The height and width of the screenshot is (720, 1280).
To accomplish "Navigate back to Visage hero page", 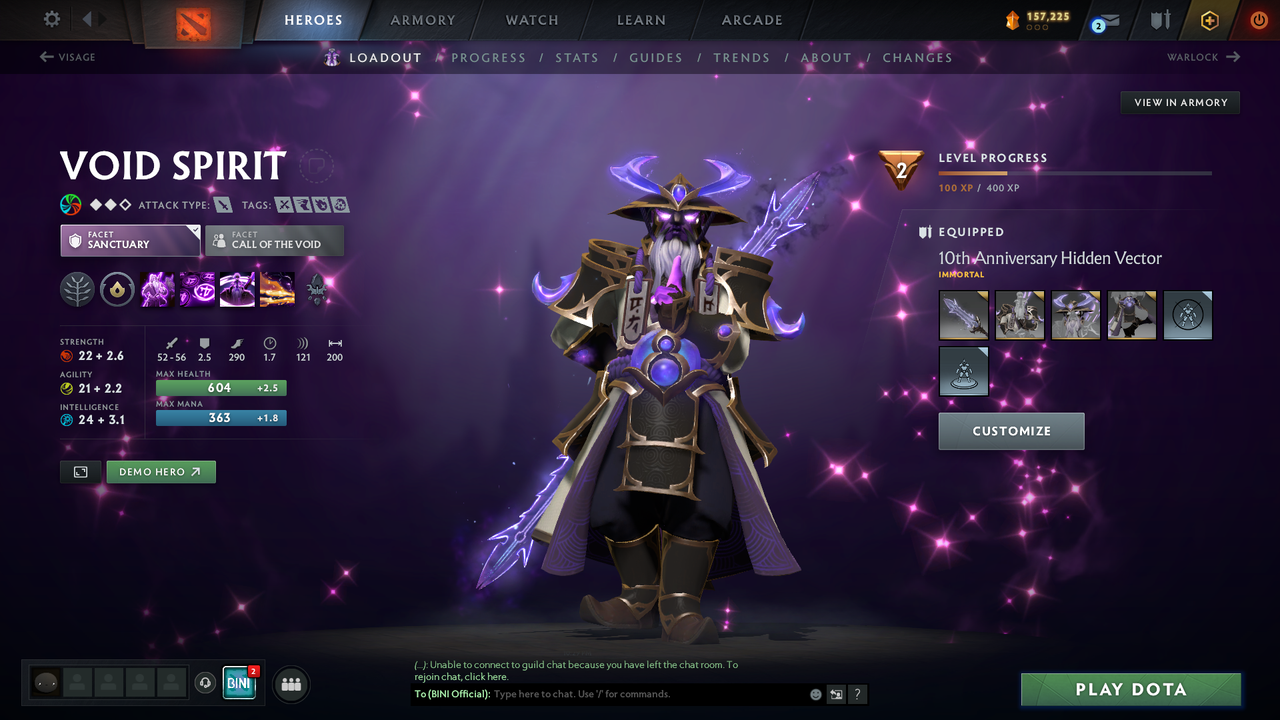I will (68, 57).
